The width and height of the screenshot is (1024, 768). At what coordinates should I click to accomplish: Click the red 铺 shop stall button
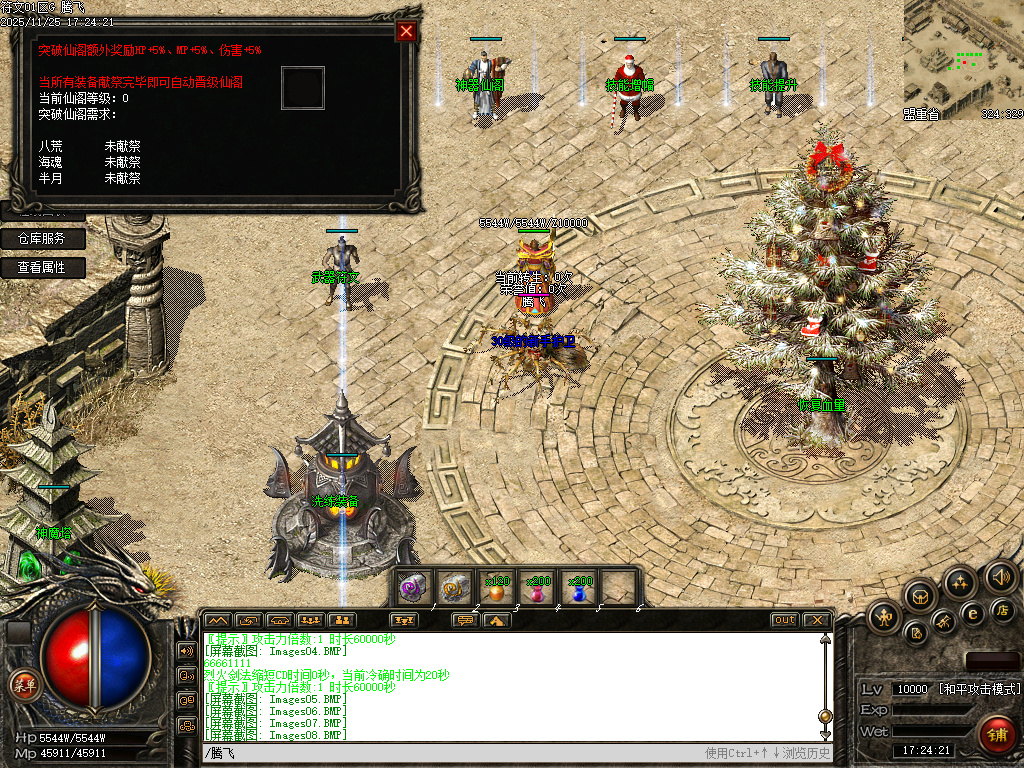994,735
